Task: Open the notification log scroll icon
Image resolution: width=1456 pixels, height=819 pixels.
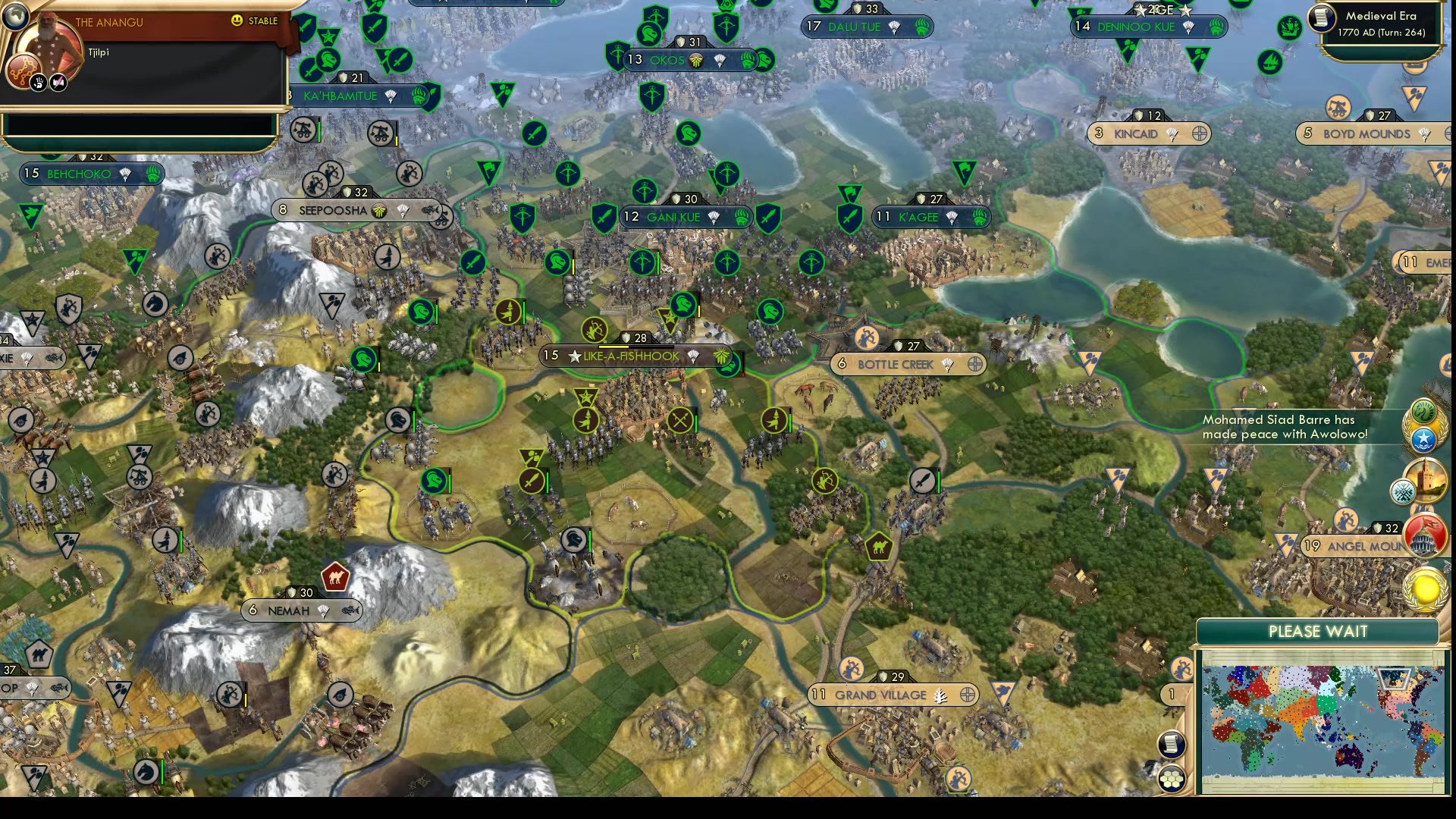Action: [x=1171, y=745]
